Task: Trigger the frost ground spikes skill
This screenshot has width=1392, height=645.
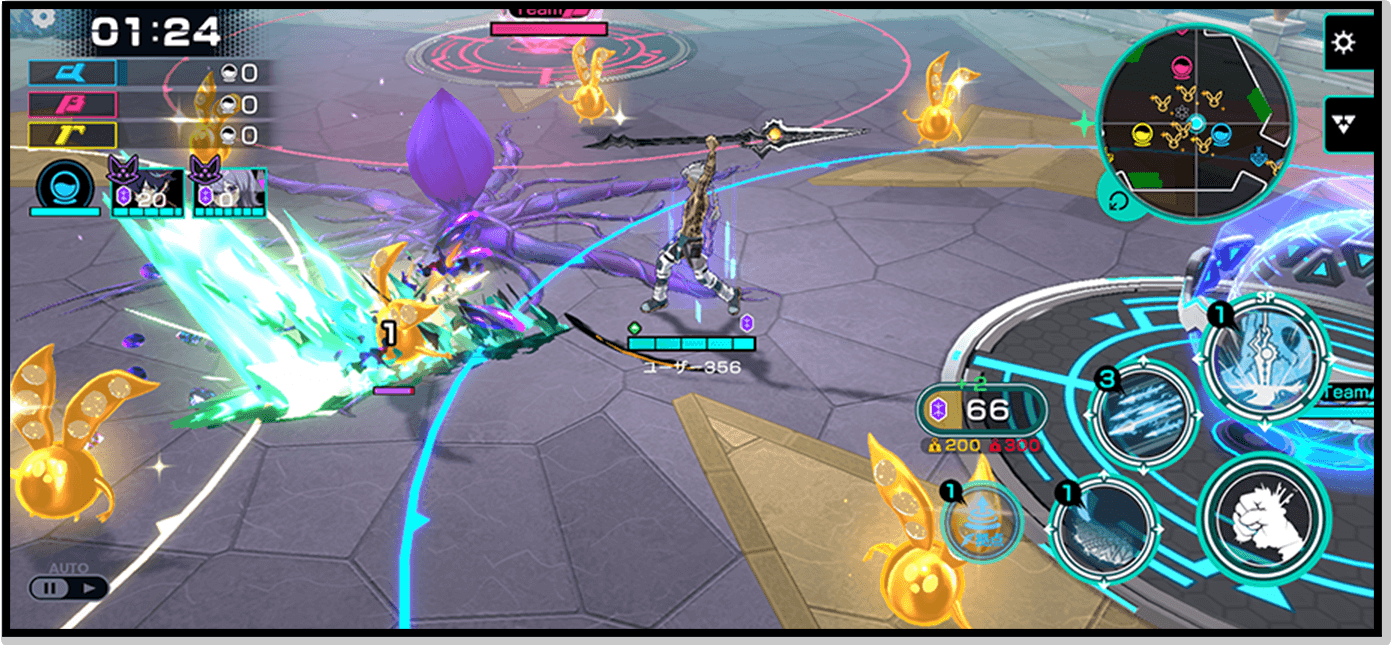Action: point(1102,527)
